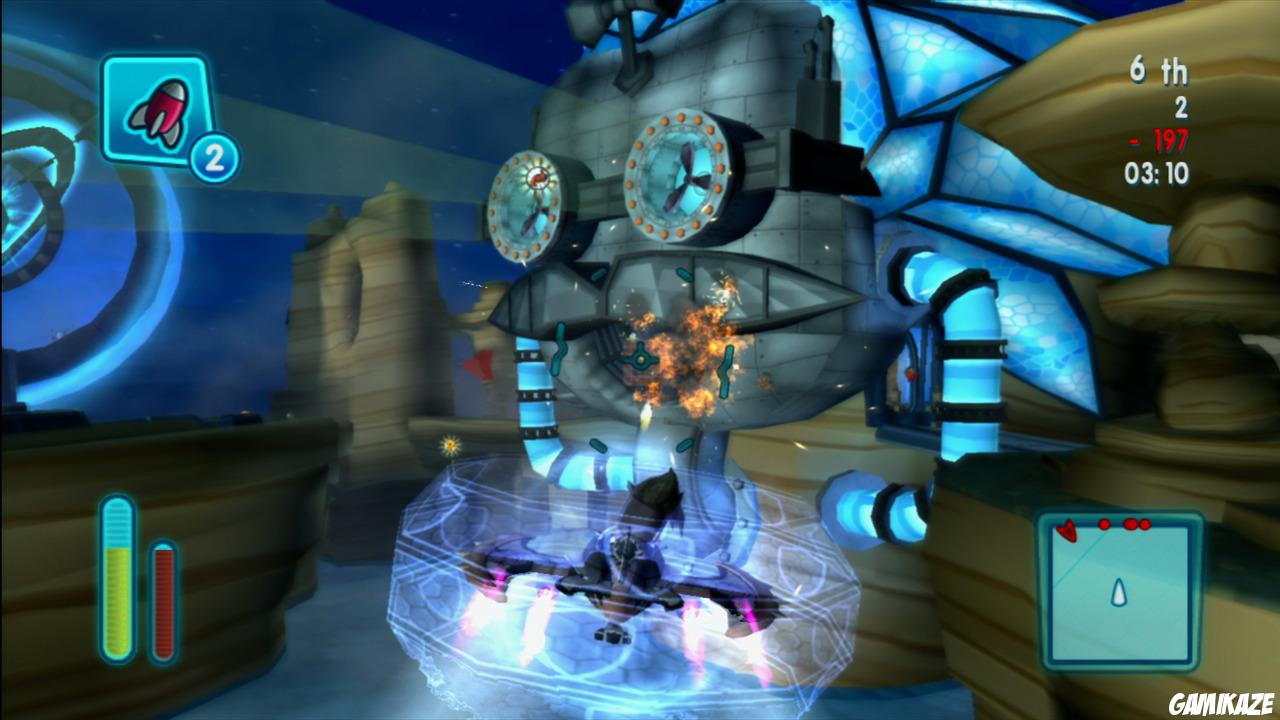This screenshot has height=720, width=1280.
Task: Click the white player arrow on the minimap
Action: click(x=1119, y=592)
